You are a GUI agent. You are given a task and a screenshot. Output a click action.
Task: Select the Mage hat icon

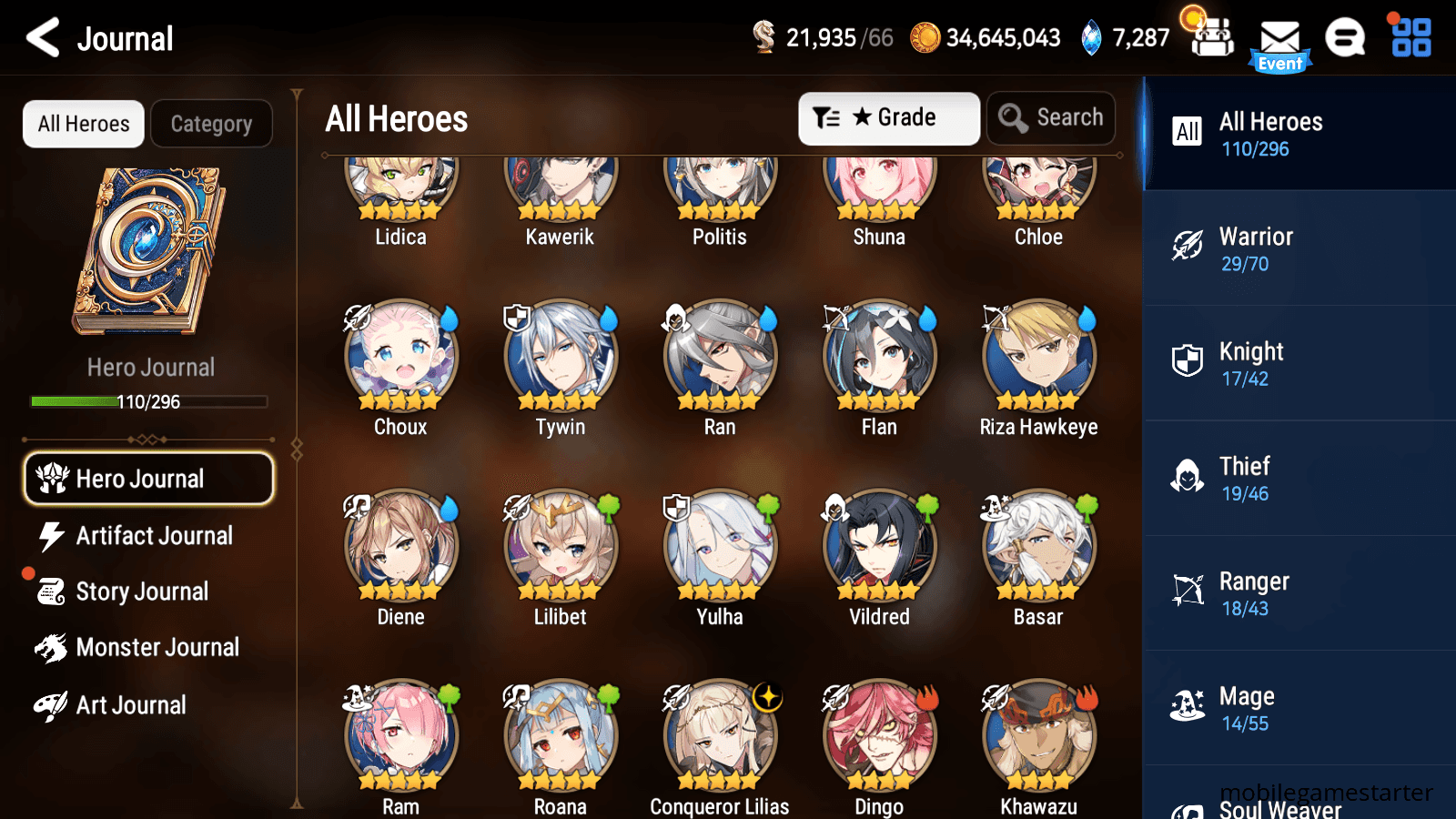pyautogui.click(x=1188, y=705)
